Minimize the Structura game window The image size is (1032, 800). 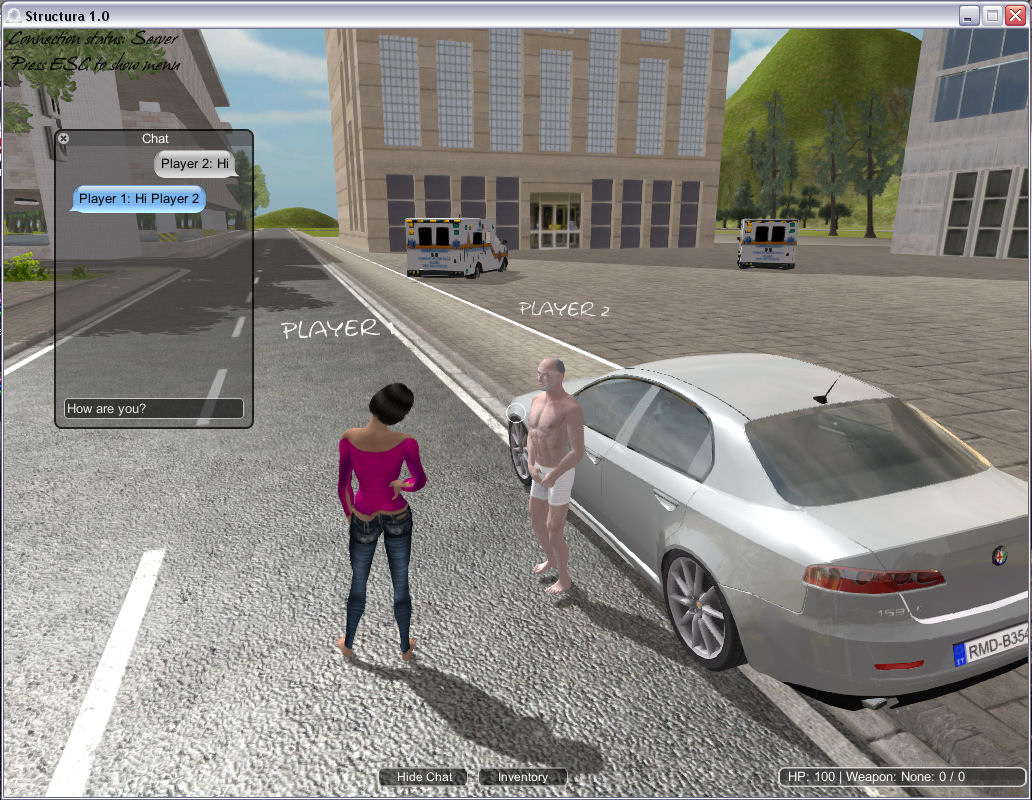click(969, 15)
